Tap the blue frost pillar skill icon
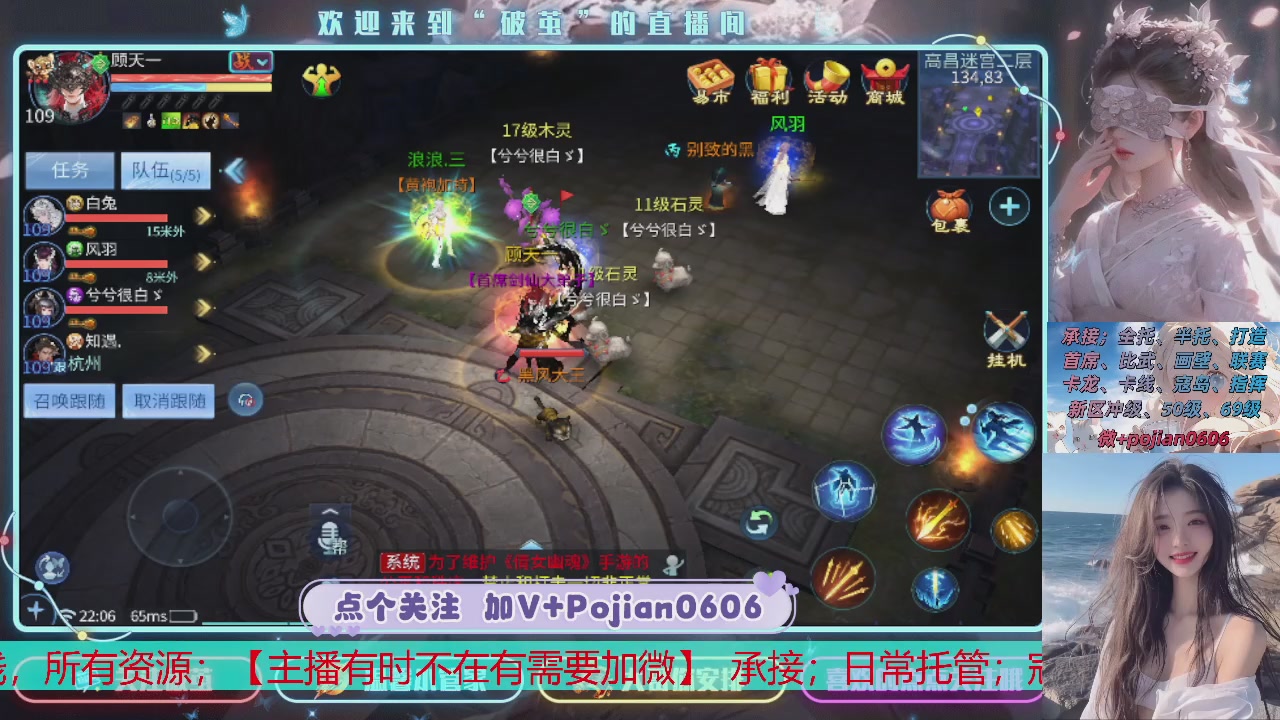This screenshot has height=720, width=1280. 936,586
